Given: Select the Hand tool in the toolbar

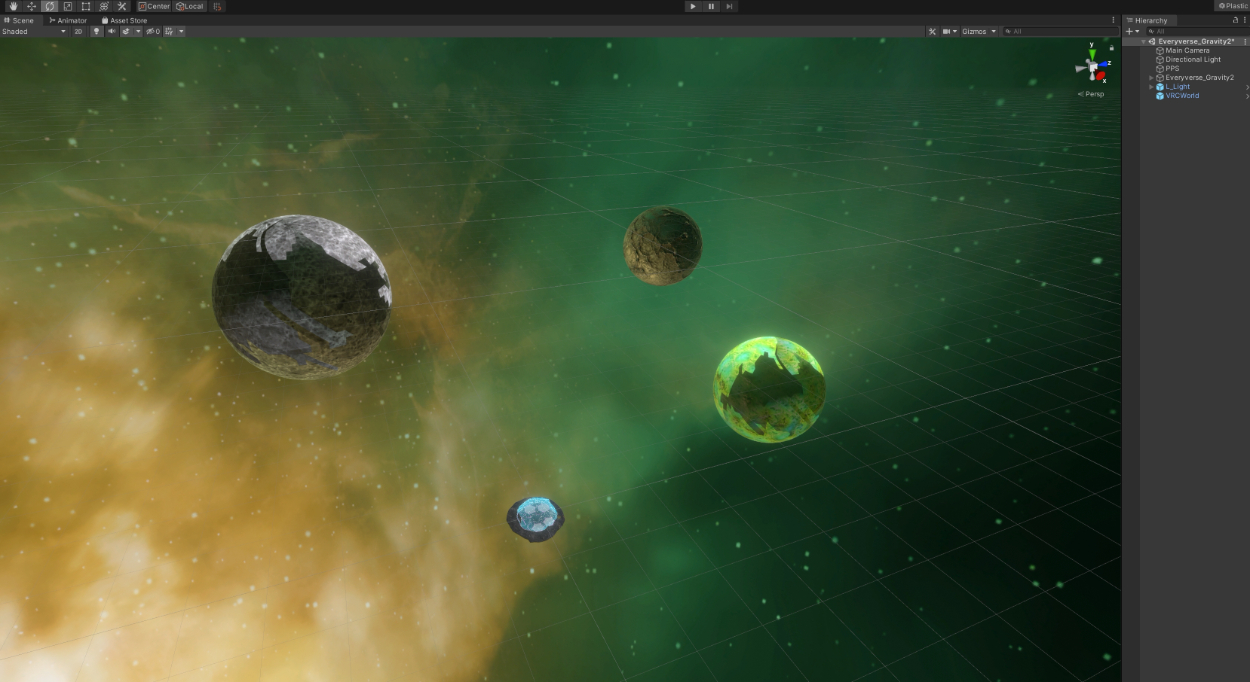Looking at the screenshot, I should [x=13, y=6].
